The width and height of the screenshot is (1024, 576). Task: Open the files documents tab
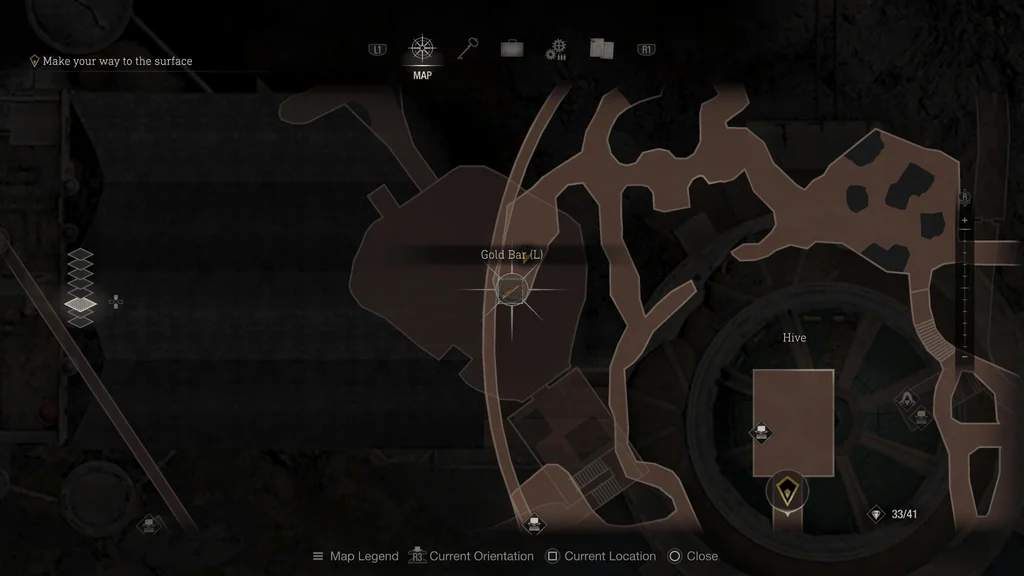pos(600,49)
